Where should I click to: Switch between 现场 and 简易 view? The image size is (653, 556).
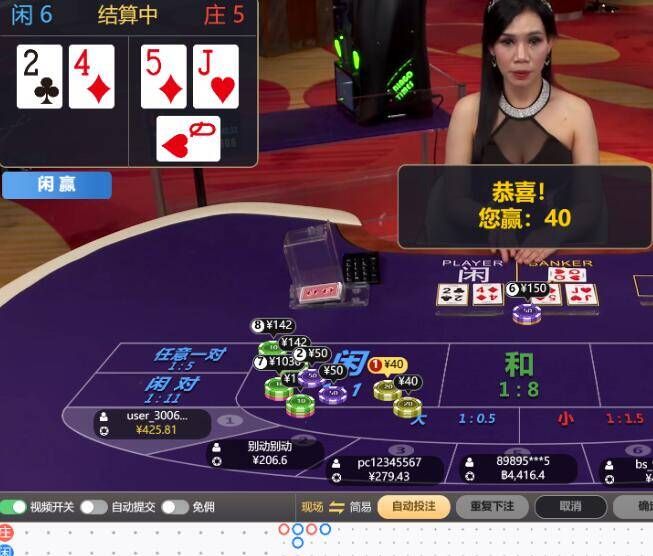click(336, 507)
